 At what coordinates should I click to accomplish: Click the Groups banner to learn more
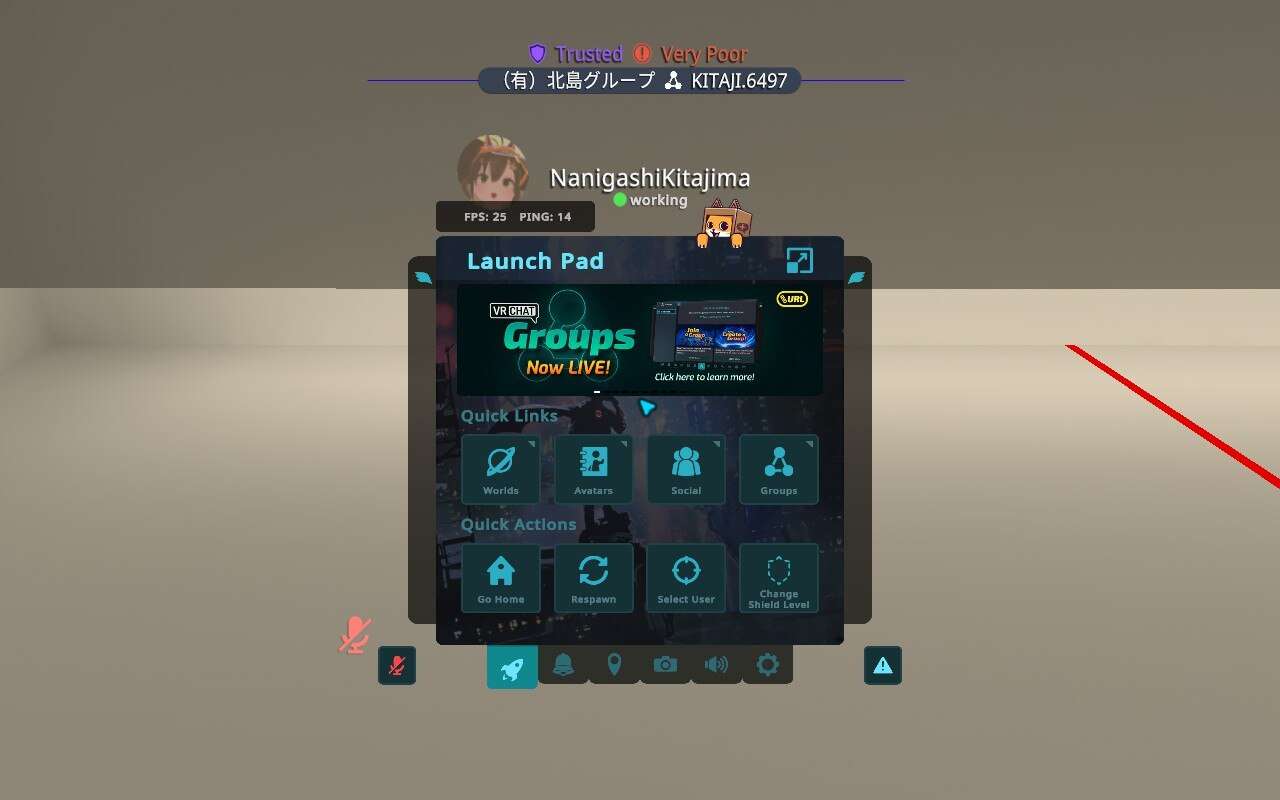[639, 338]
